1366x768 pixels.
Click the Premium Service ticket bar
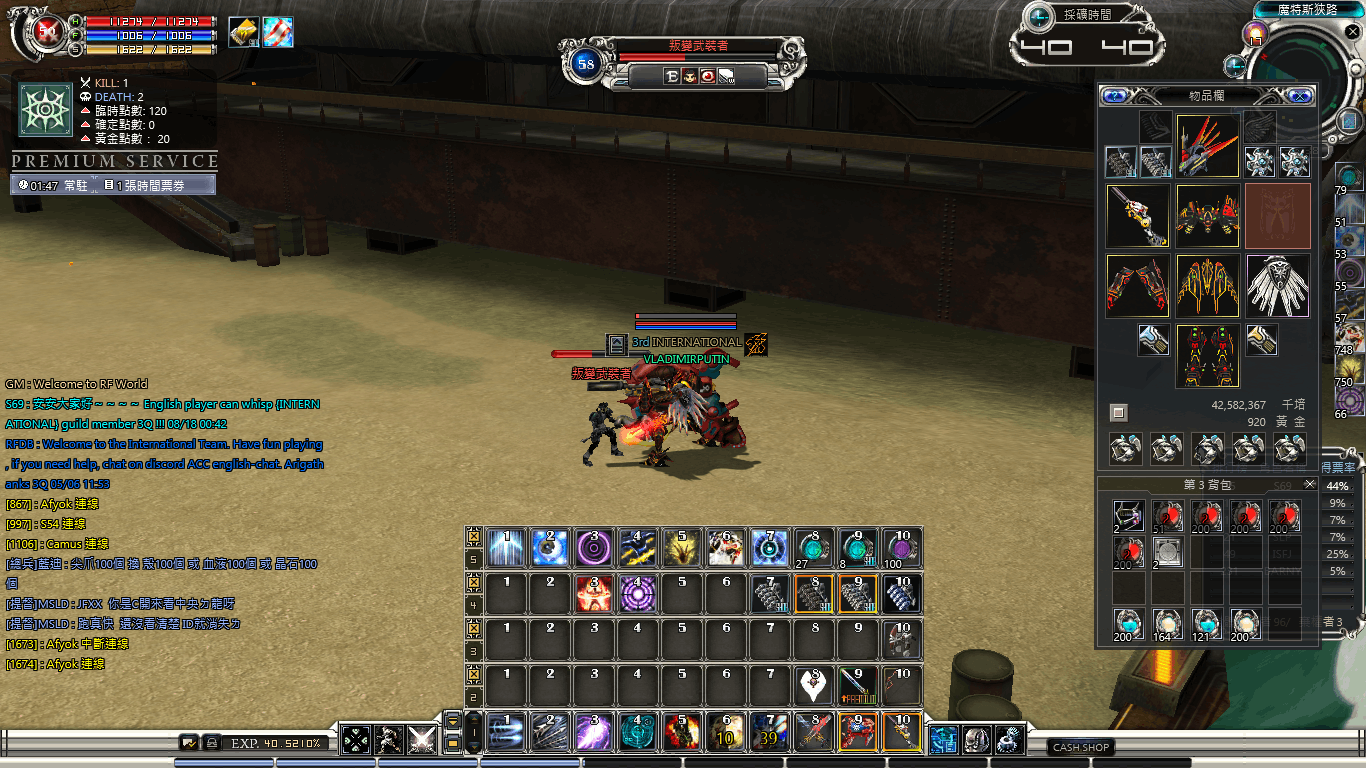[113, 185]
